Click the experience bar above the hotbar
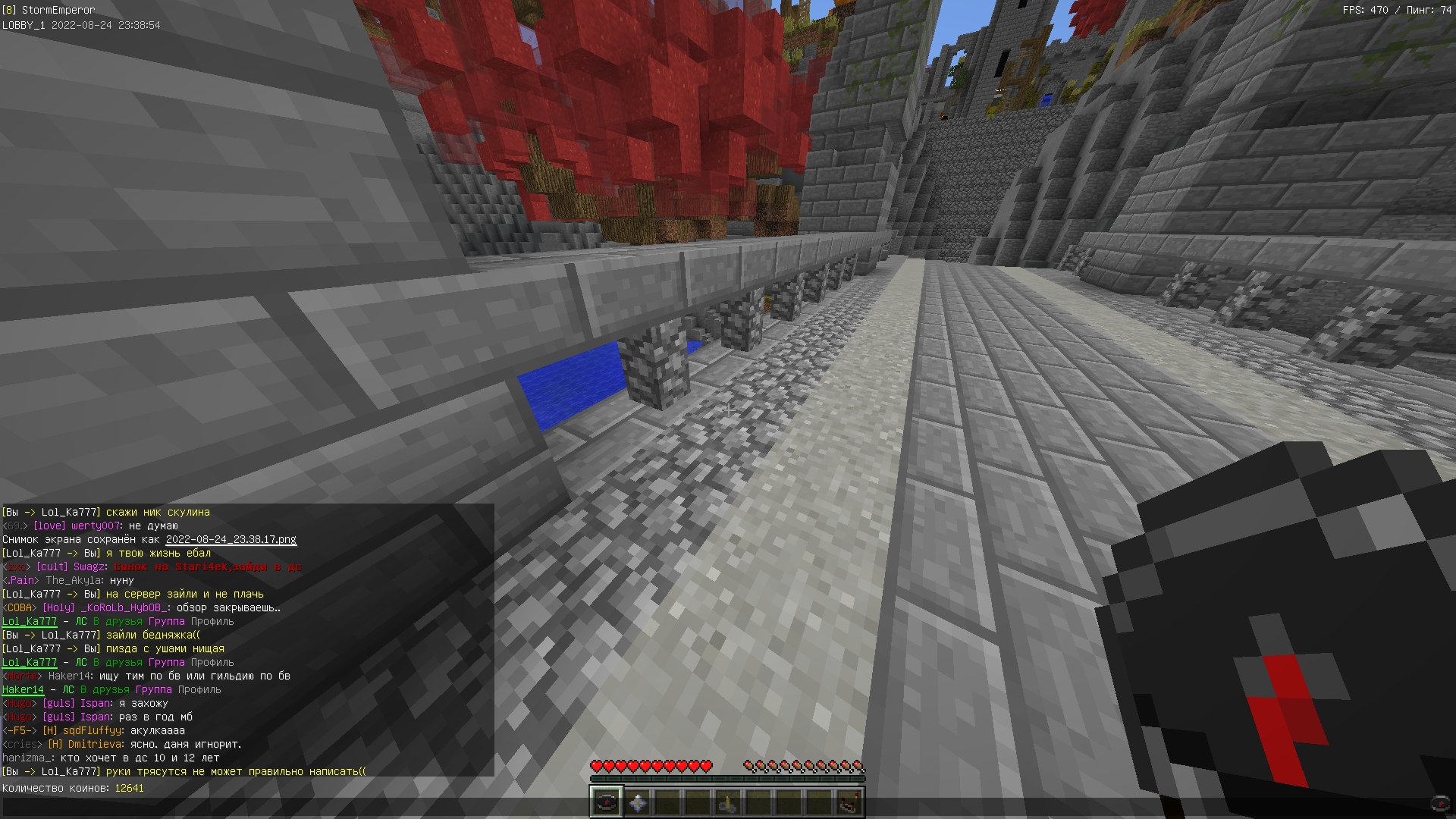Viewport: 1456px width, 819px height. (x=728, y=779)
